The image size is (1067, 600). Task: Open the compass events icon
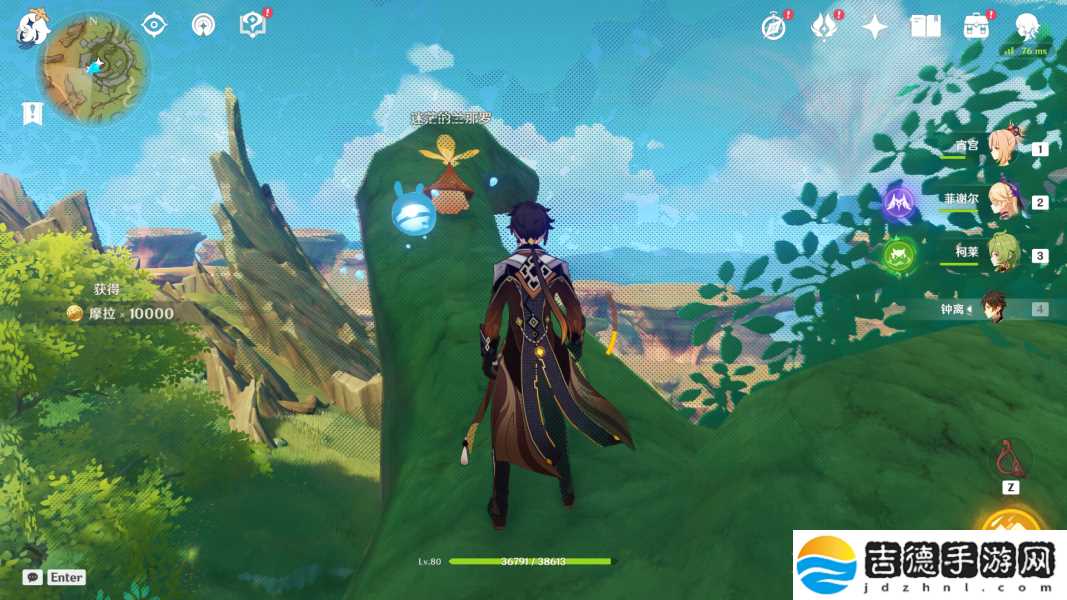tap(774, 27)
